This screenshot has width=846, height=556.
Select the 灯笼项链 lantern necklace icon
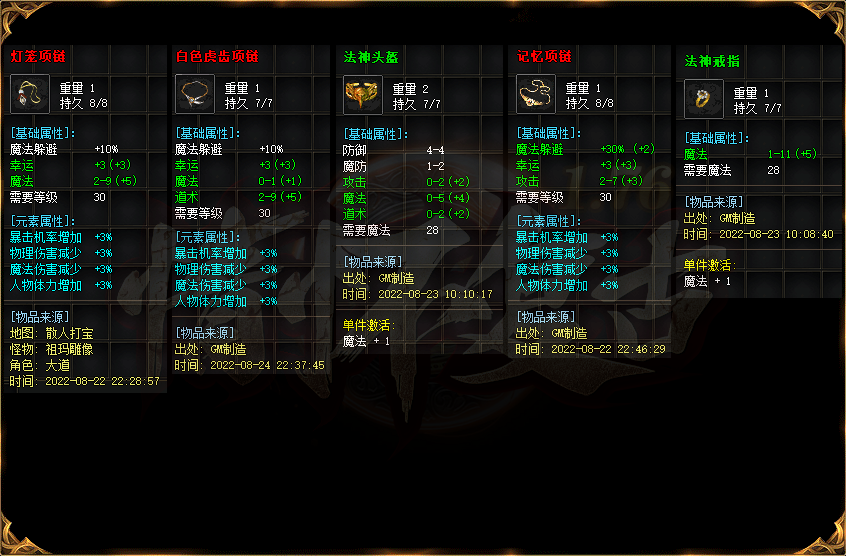coord(30,95)
